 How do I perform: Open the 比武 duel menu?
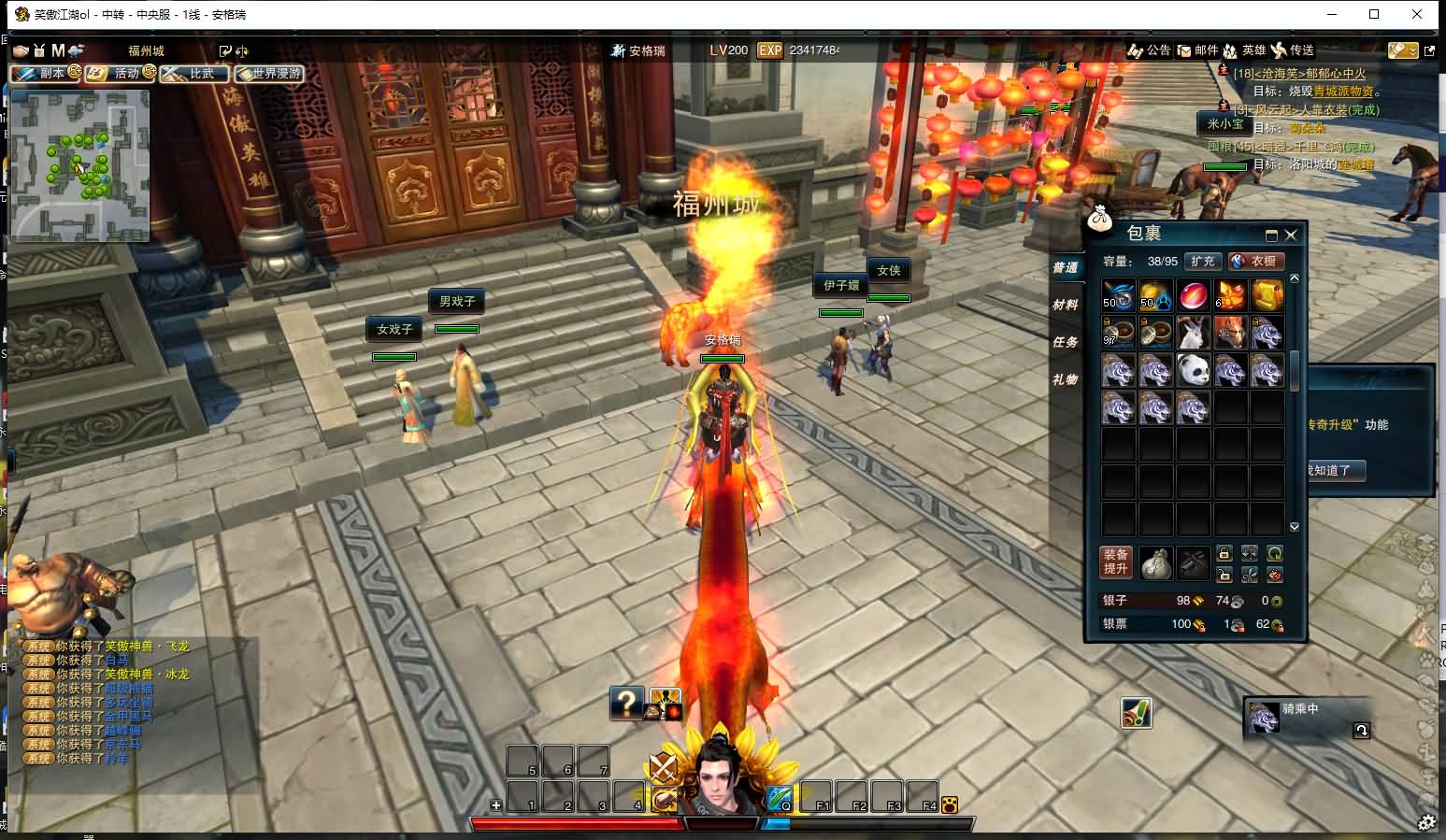193,73
